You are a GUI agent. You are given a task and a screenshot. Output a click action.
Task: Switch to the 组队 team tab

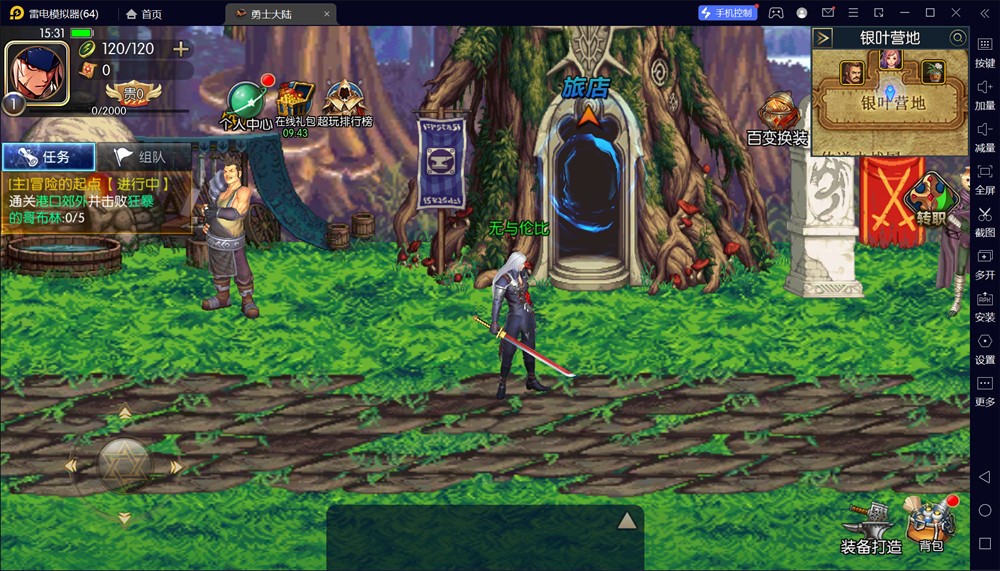click(141, 157)
